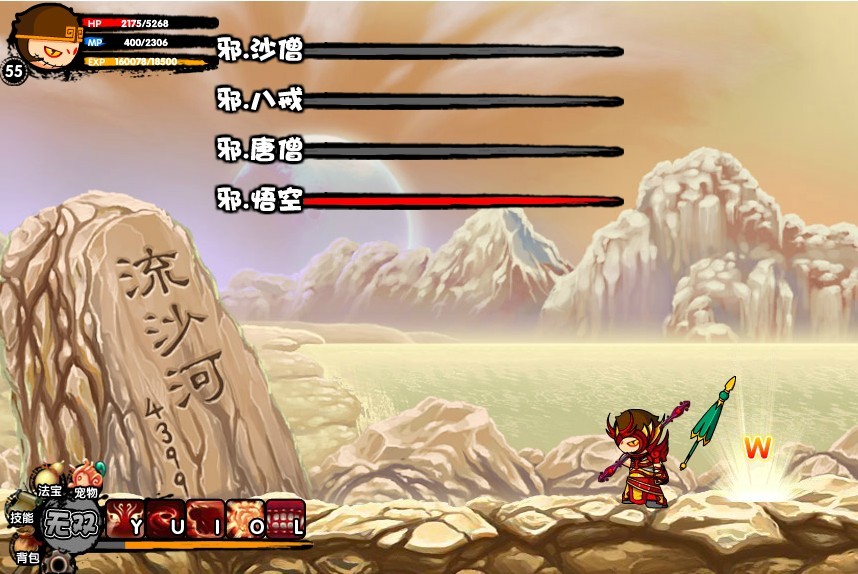
Task: Use the L skill with teeth icon
Action: pos(285,519)
